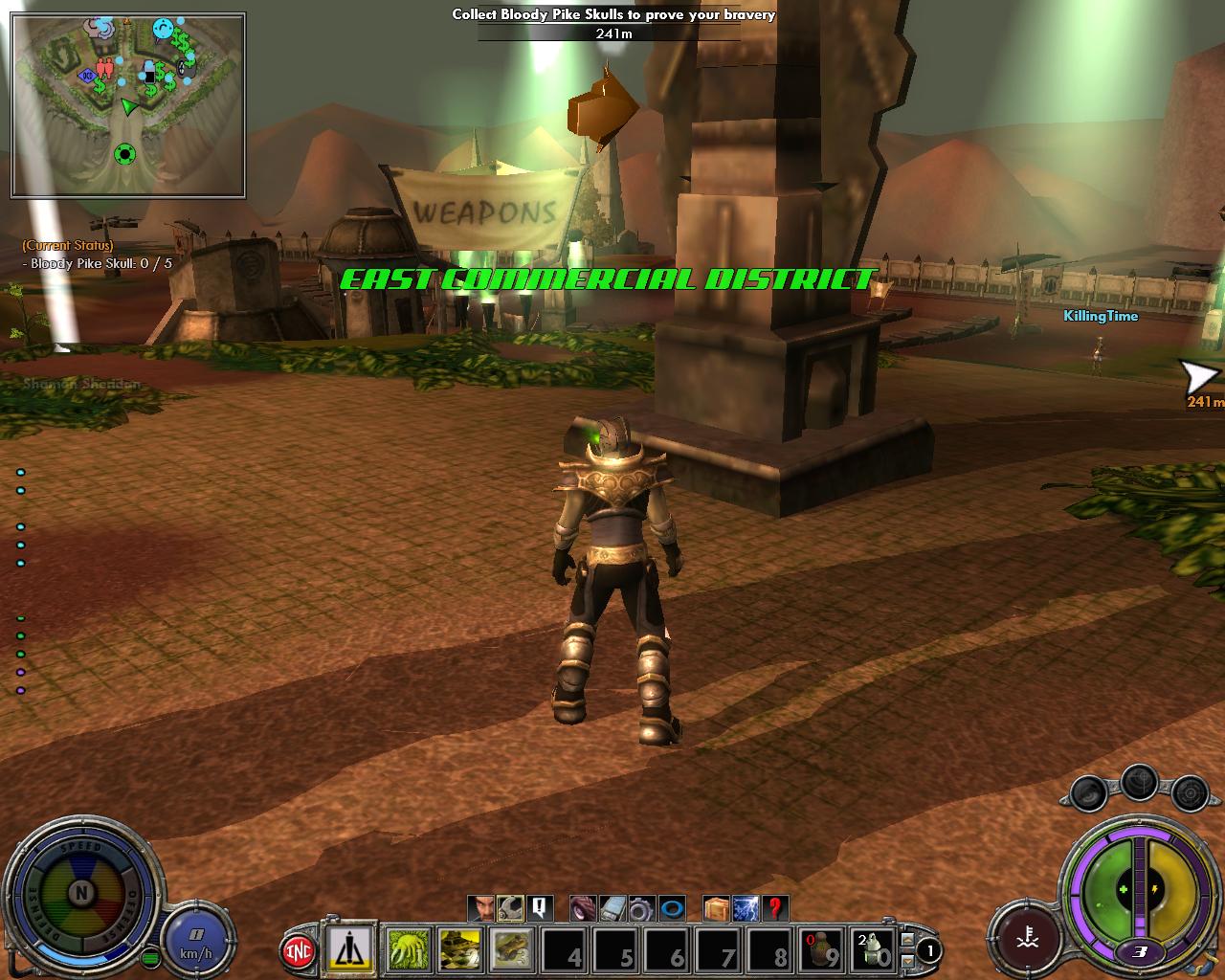
Task: Use the canister item in slot 0
Action: click(x=873, y=950)
